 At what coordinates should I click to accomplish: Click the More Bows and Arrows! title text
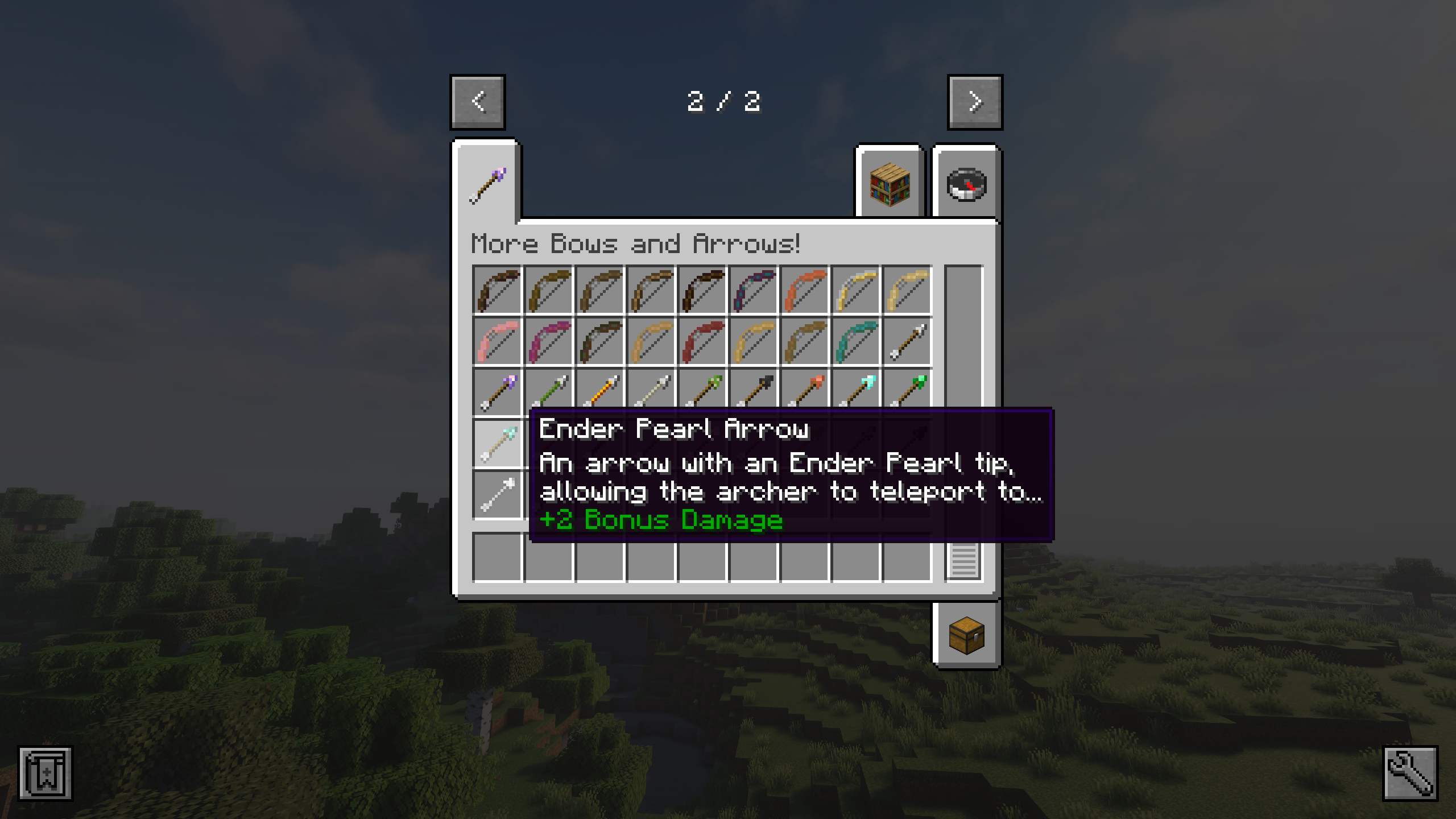[635, 245]
